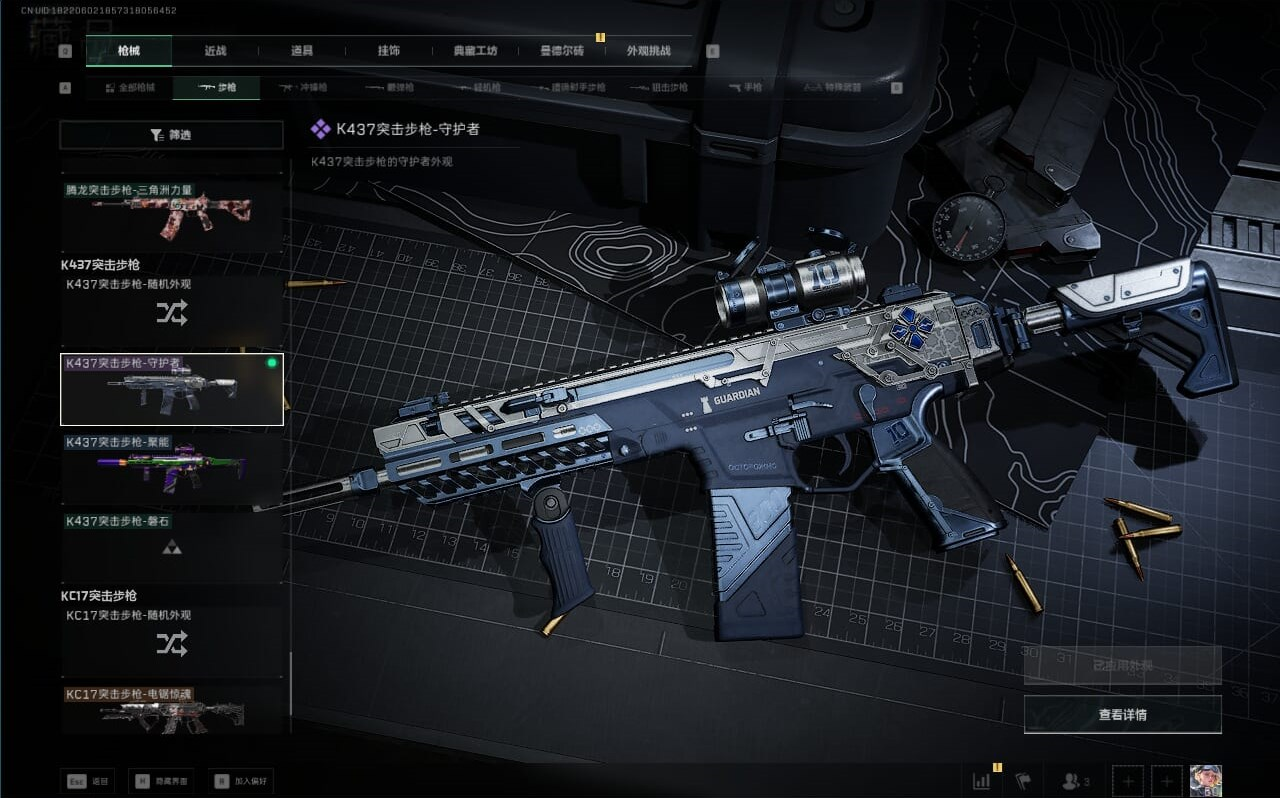This screenshot has width=1280, height=798.
Task: Open the bar chart stats icon
Action: pyautogui.click(x=982, y=781)
